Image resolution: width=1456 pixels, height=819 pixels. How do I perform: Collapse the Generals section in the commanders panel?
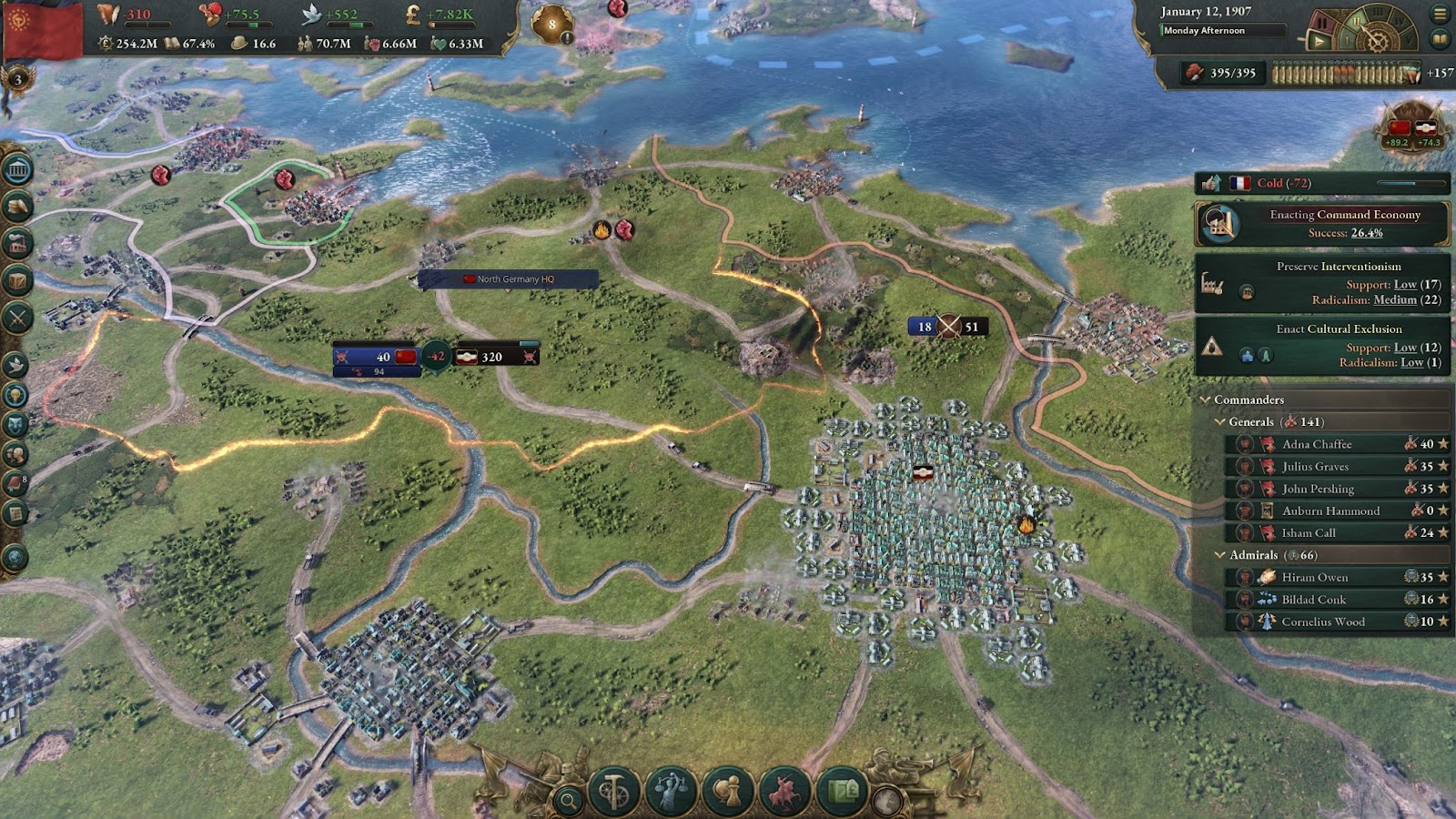click(1220, 422)
